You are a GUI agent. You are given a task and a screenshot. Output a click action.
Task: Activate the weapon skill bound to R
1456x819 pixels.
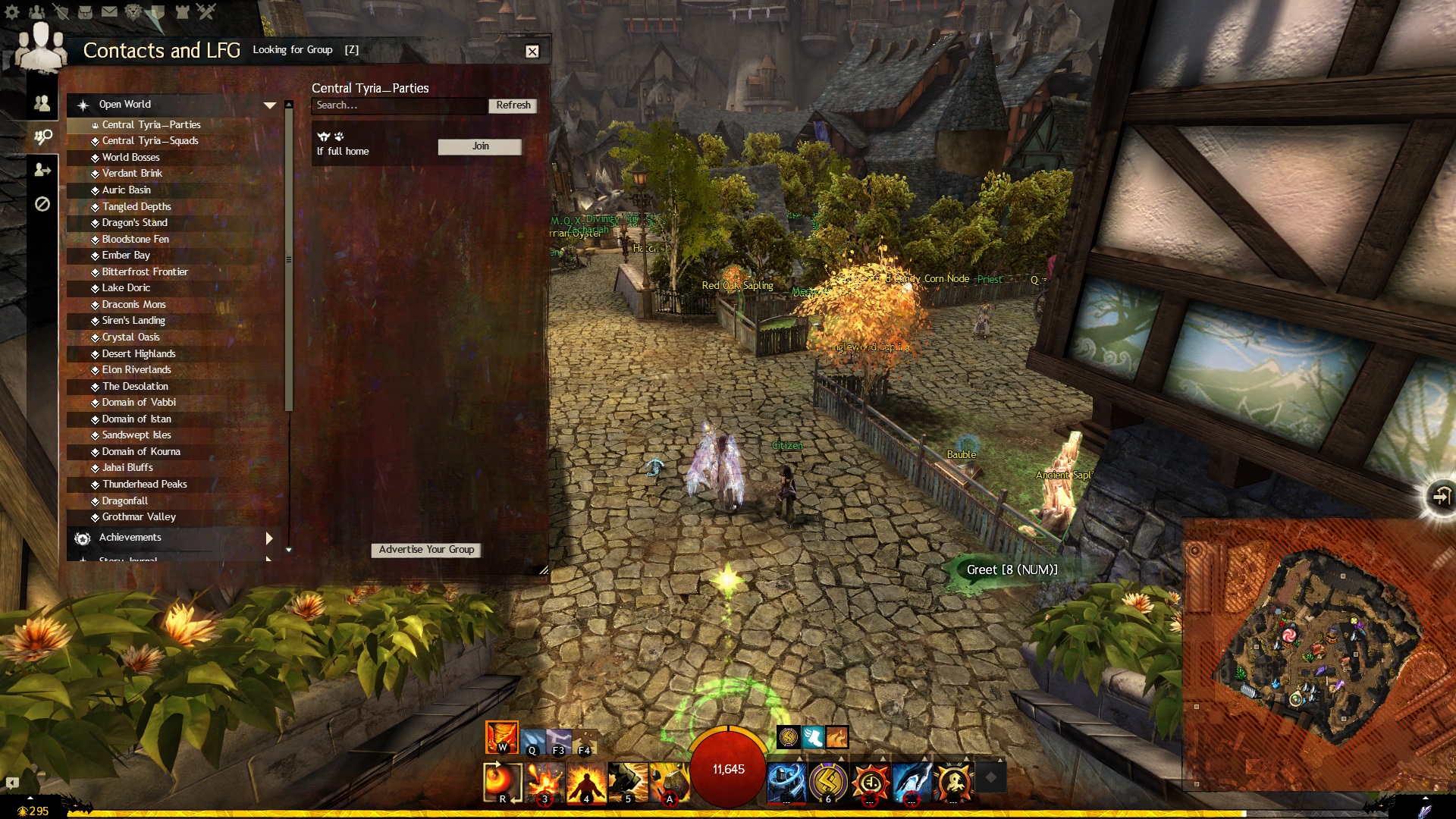point(502,782)
